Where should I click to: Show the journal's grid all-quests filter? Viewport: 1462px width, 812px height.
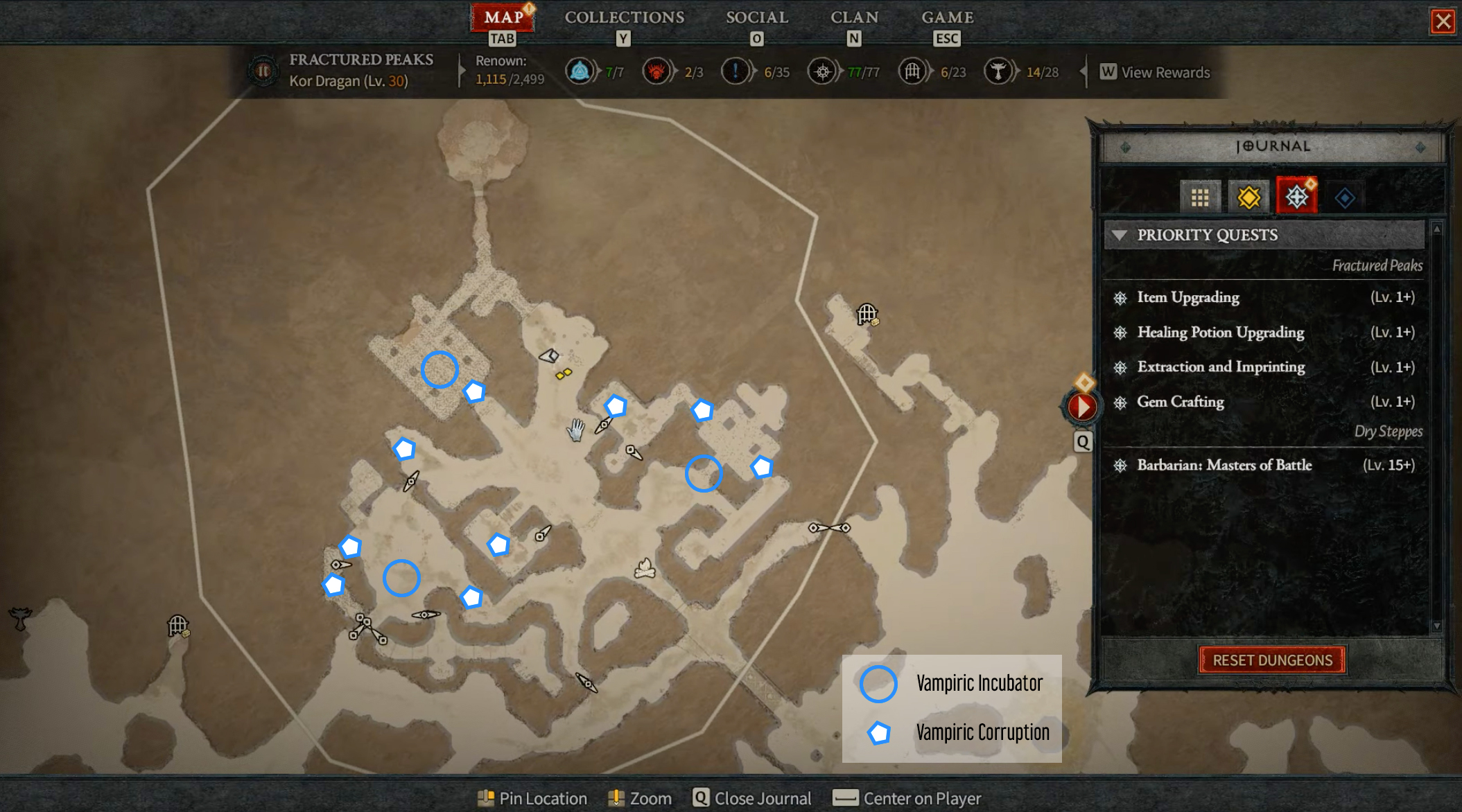(1200, 198)
